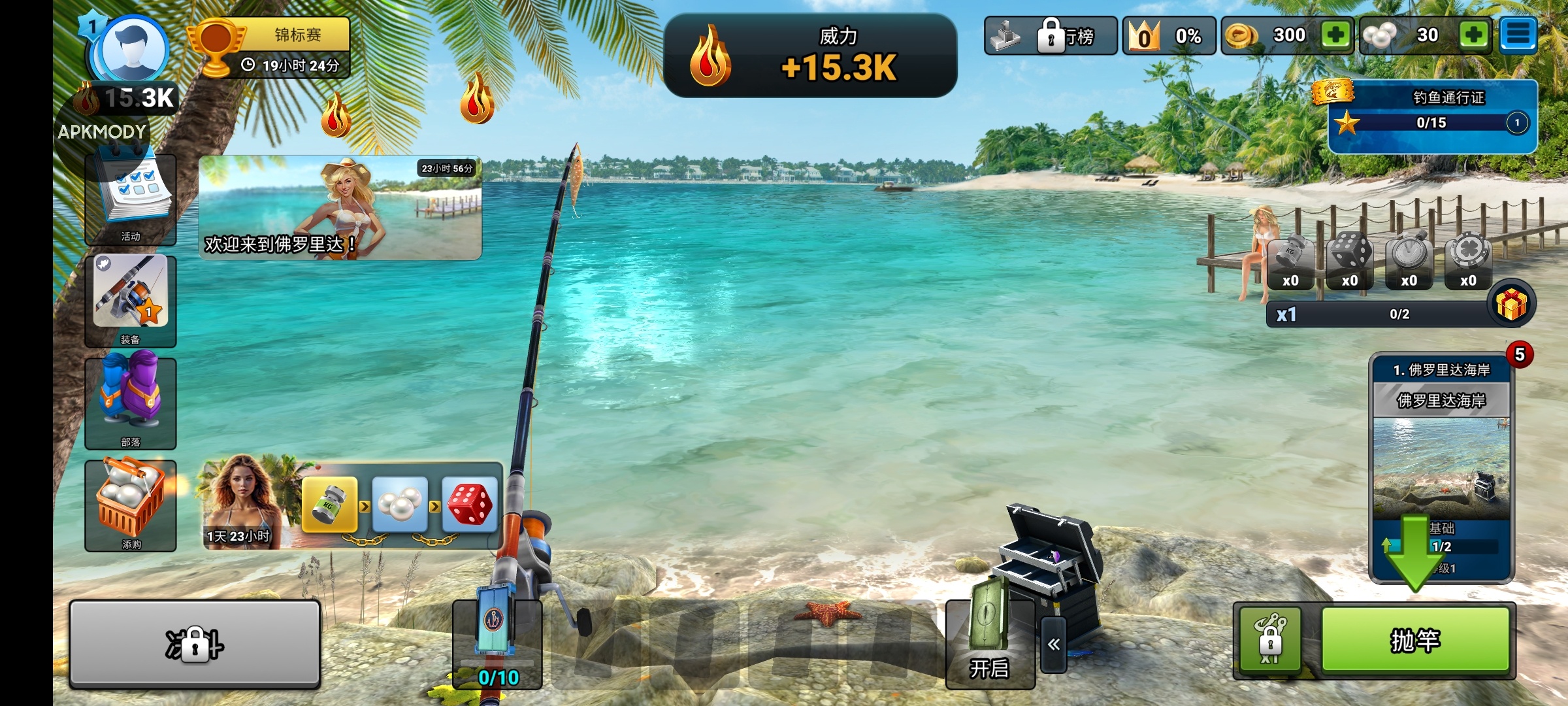Open the 装备 equipment menu
Image resolution: width=1568 pixels, height=706 pixels.
point(131,301)
